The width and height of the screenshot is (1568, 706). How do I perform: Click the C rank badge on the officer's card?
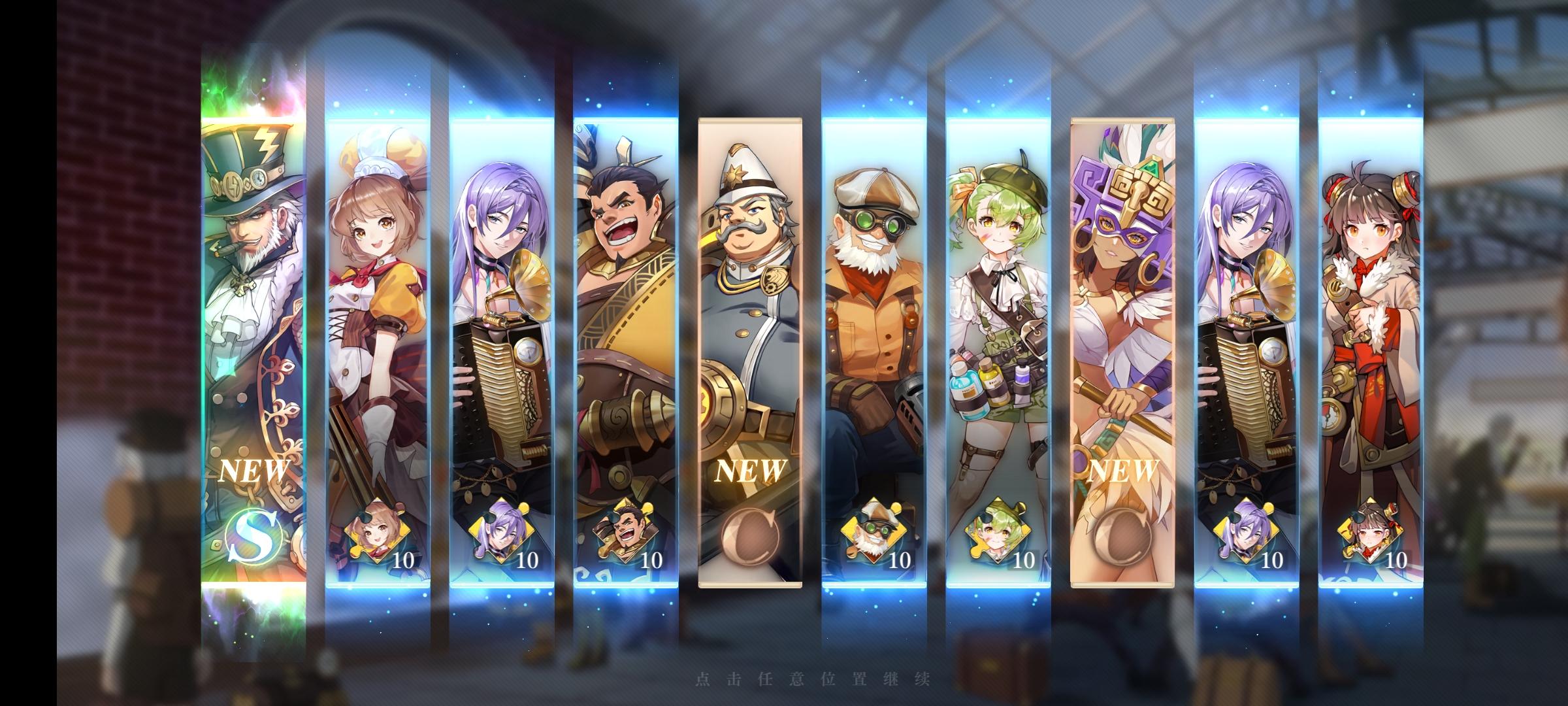click(x=748, y=536)
